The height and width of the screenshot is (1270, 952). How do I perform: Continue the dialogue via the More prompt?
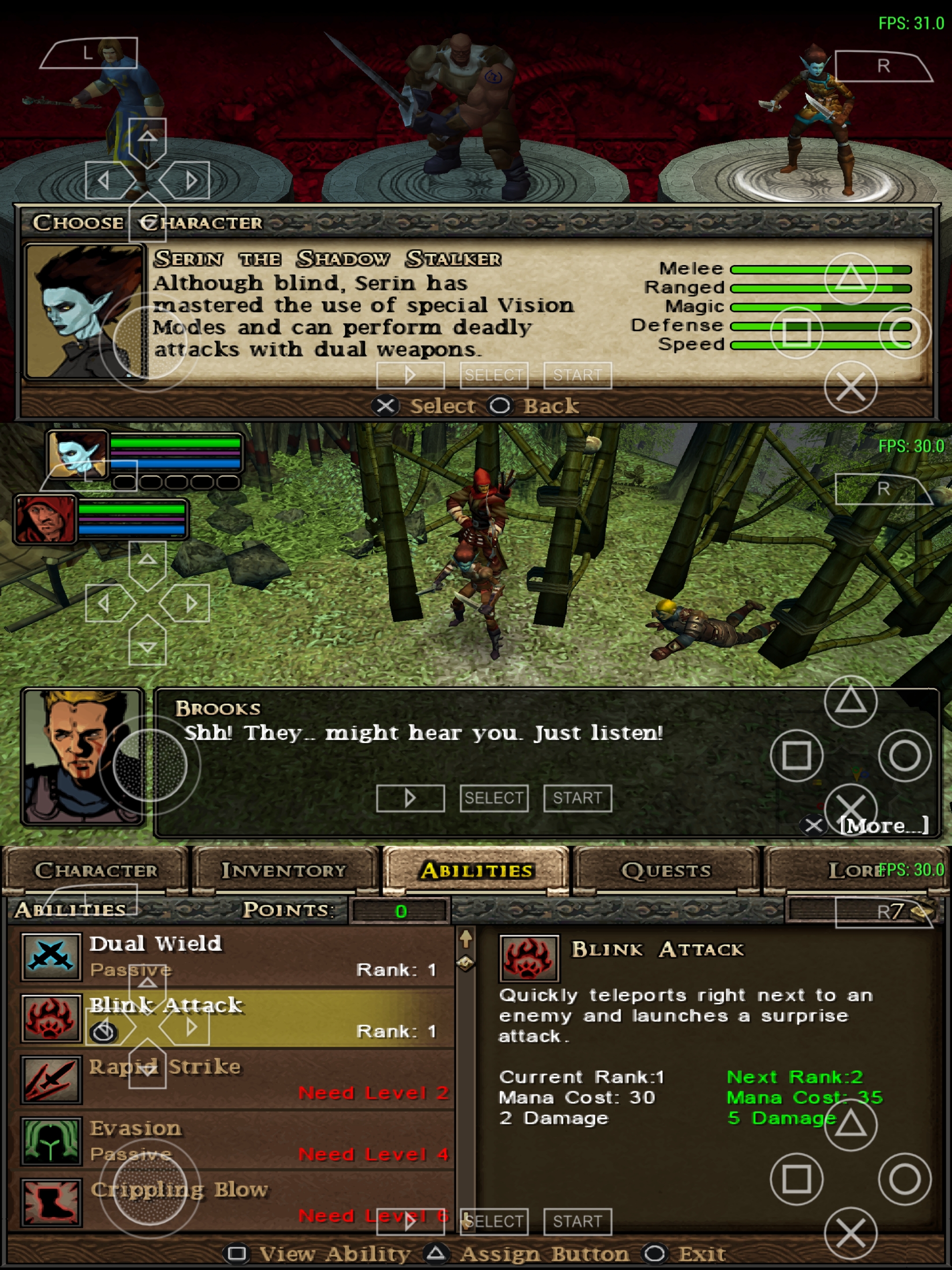(884, 825)
